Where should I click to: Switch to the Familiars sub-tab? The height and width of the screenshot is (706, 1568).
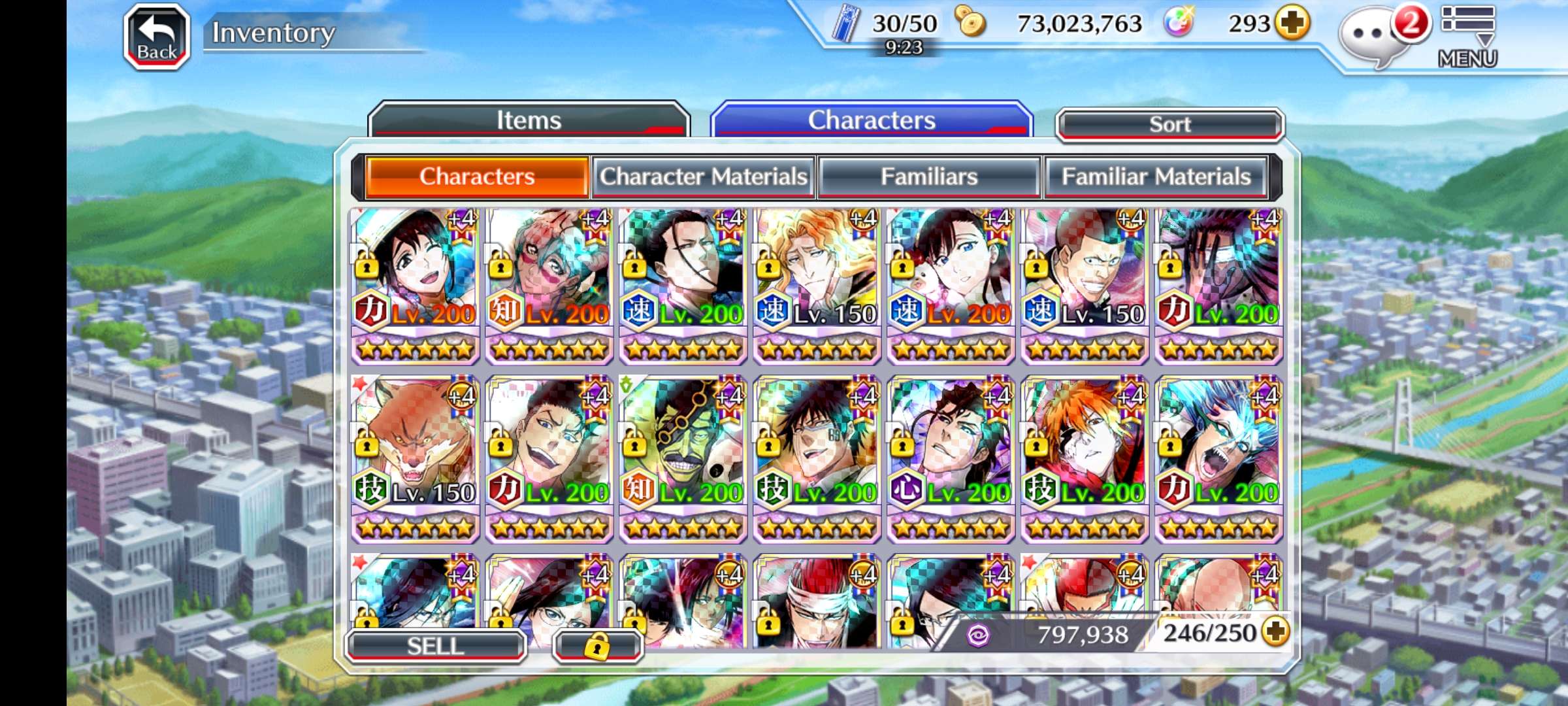[x=928, y=176]
